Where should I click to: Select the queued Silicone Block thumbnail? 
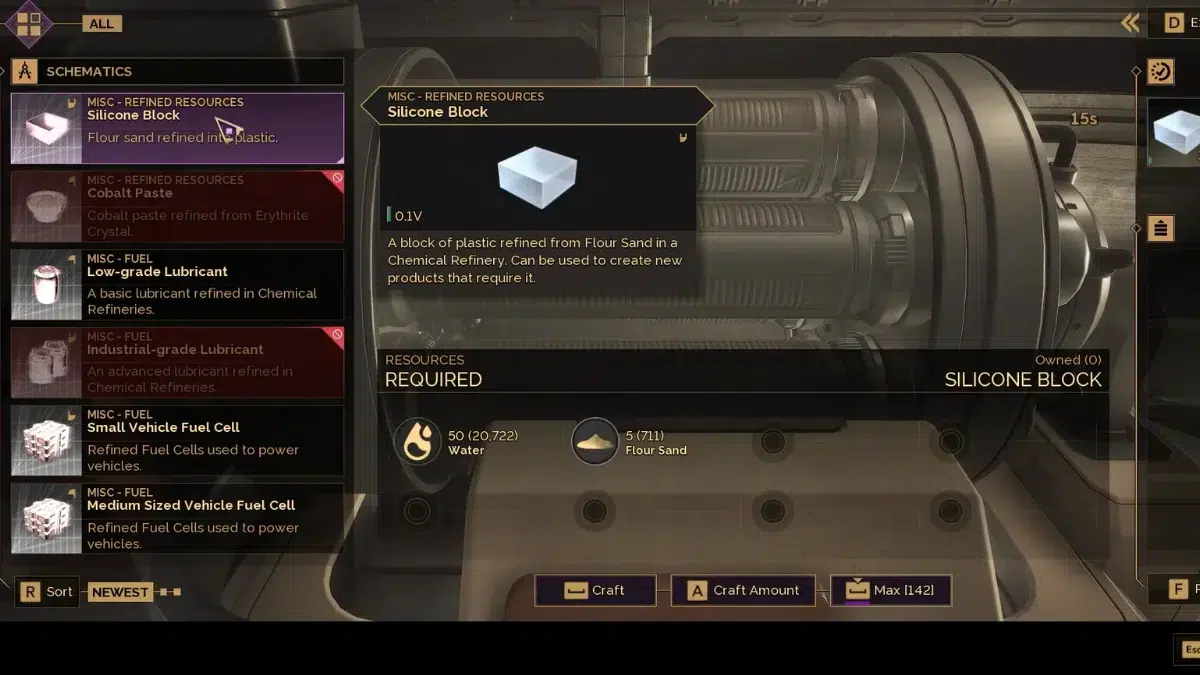[1176, 132]
